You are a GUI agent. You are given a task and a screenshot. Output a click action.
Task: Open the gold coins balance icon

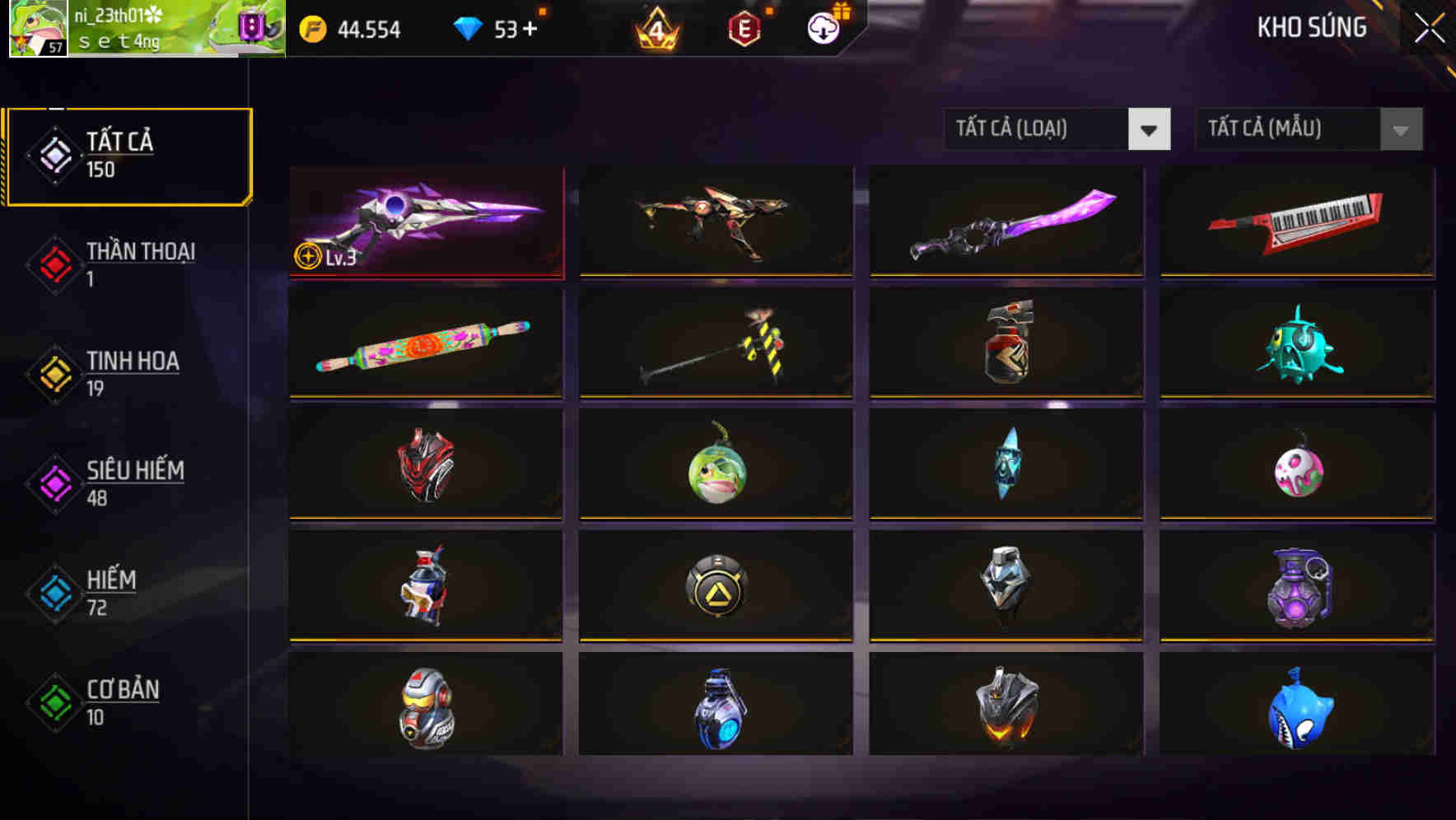[311, 29]
